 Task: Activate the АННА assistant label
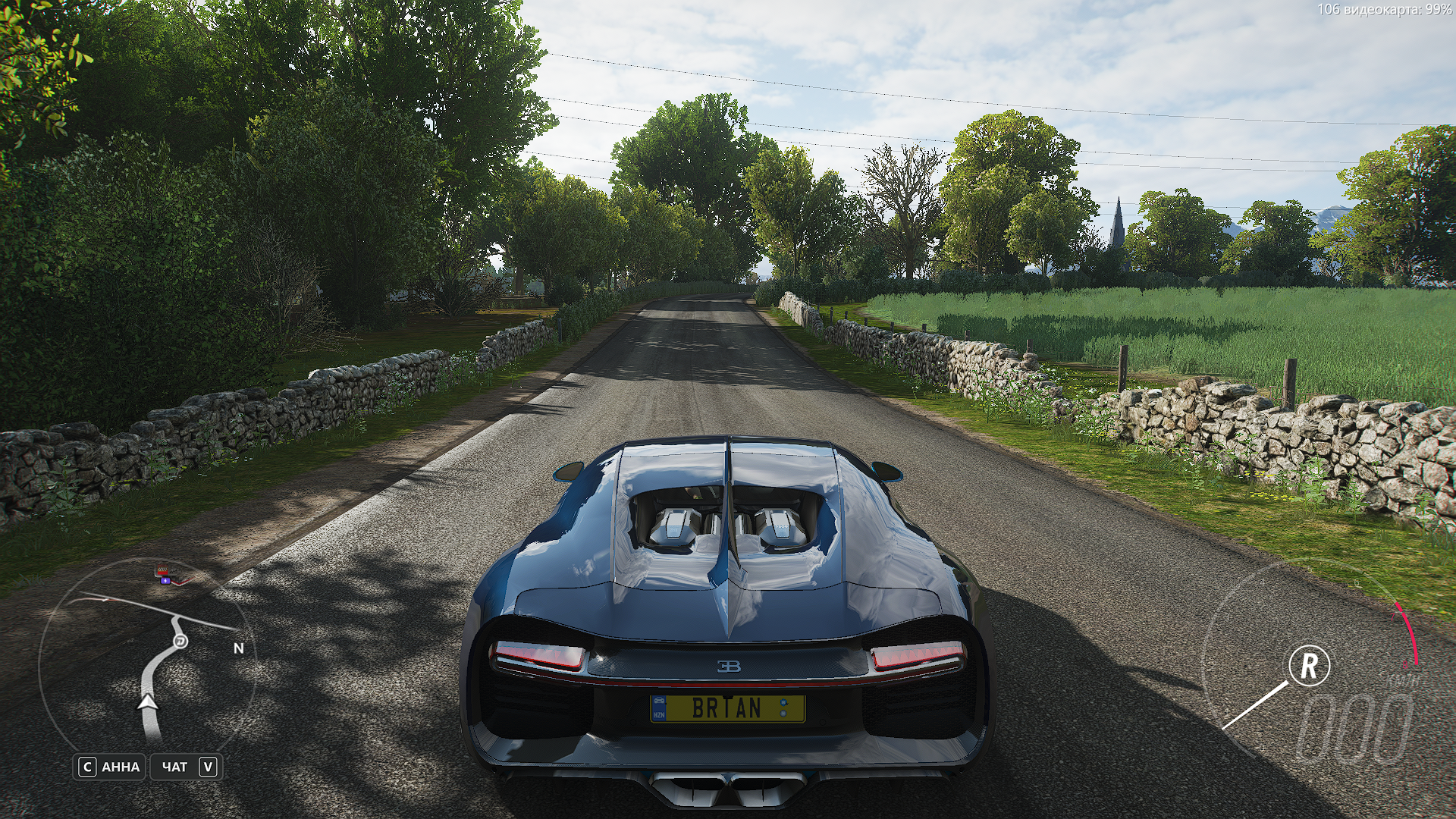121,767
